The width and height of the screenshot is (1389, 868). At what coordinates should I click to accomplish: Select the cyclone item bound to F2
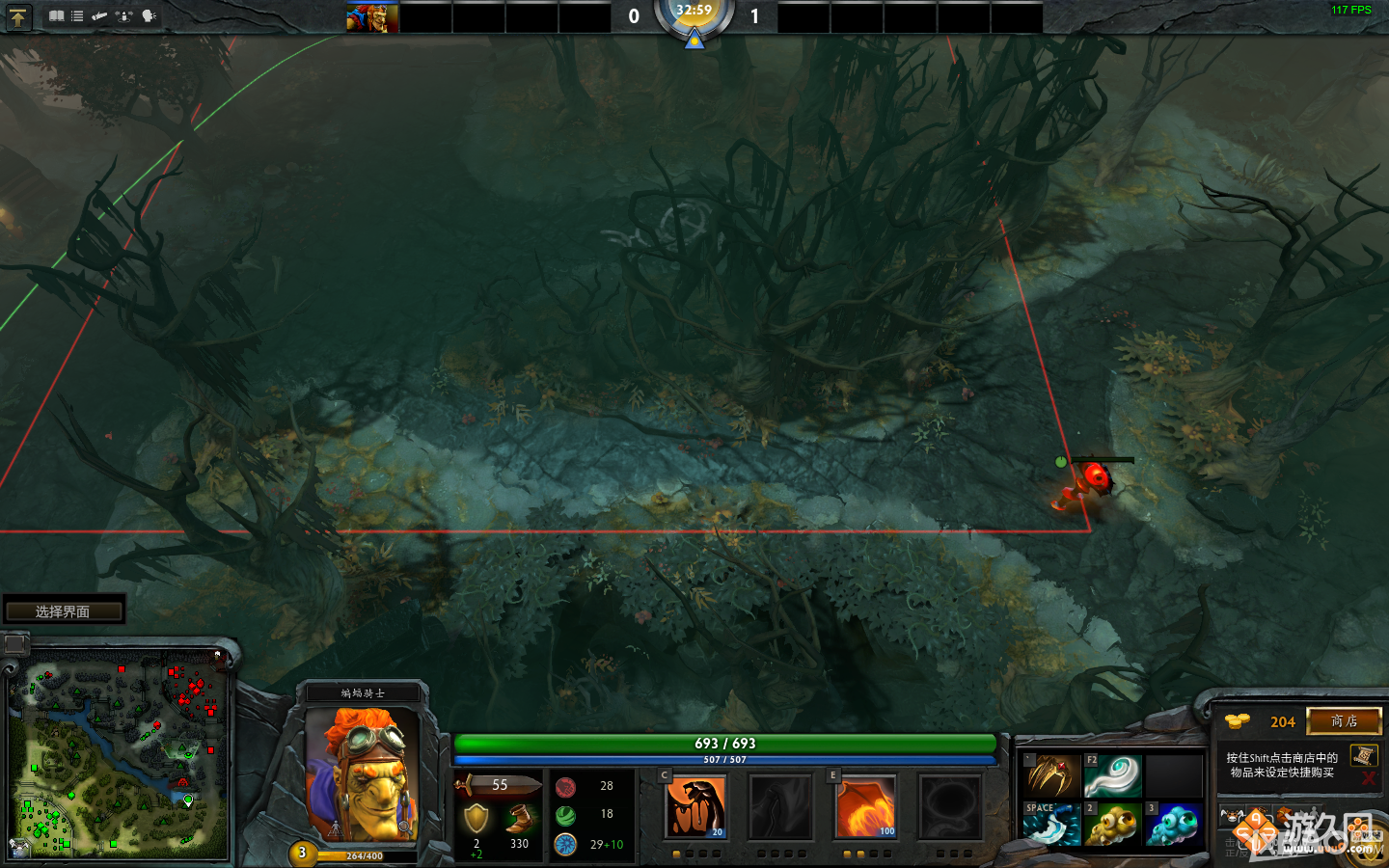tap(1111, 775)
